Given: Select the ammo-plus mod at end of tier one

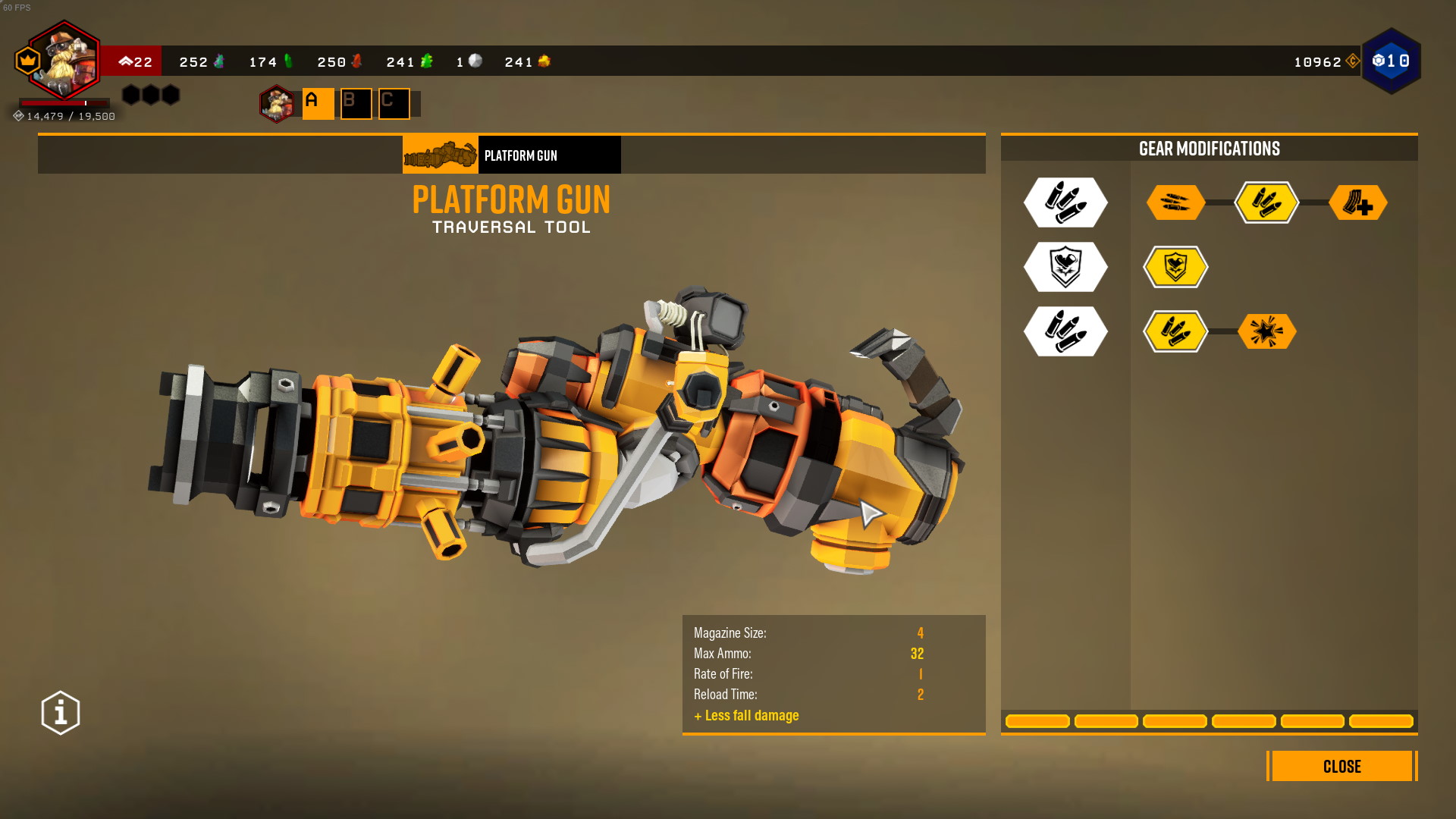Looking at the screenshot, I should pyautogui.click(x=1360, y=202).
